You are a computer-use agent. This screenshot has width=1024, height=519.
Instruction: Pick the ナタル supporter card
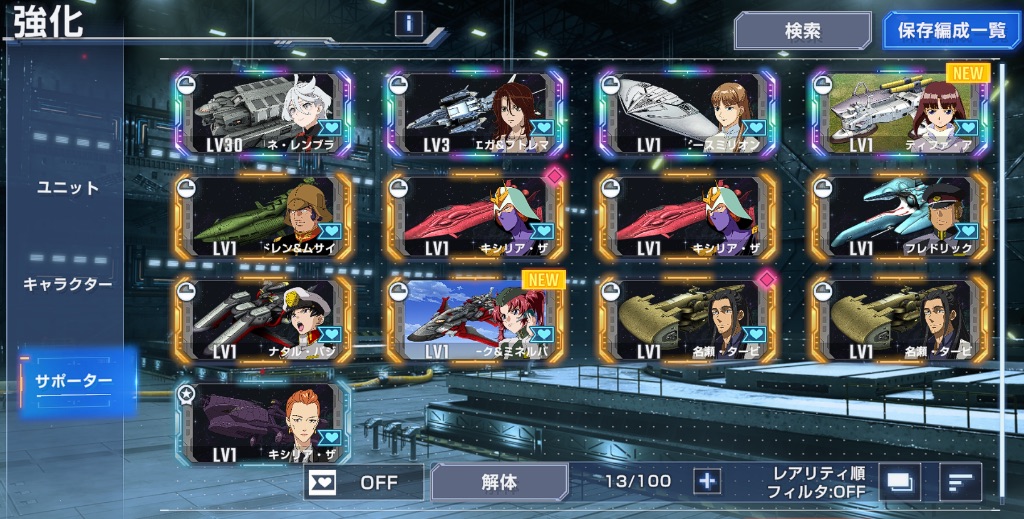pyautogui.click(x=262, y=318)
